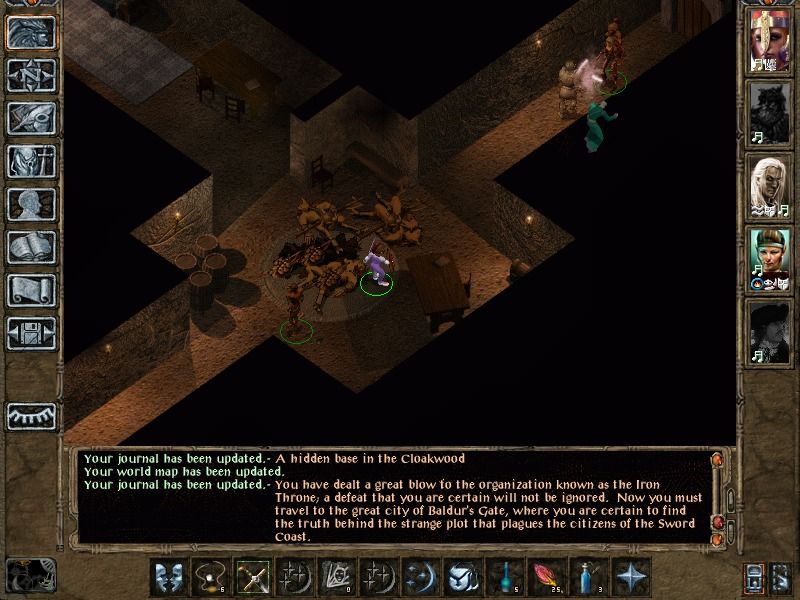The height and width of the screenshot is (600, 800).
Task: Select the white-haired character portrait
Action: tap(769, 186)
